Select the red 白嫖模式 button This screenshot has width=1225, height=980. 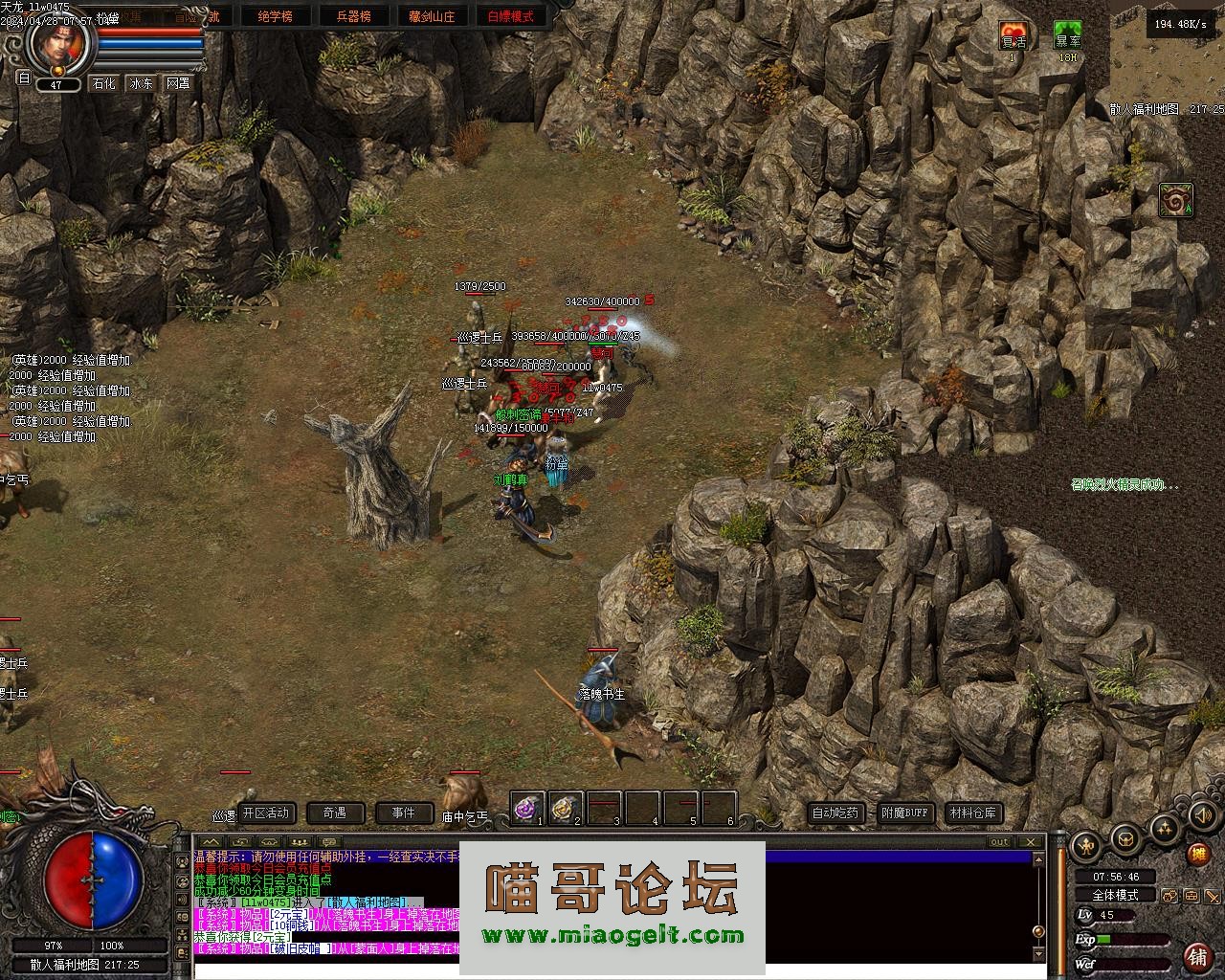point(511,16)
